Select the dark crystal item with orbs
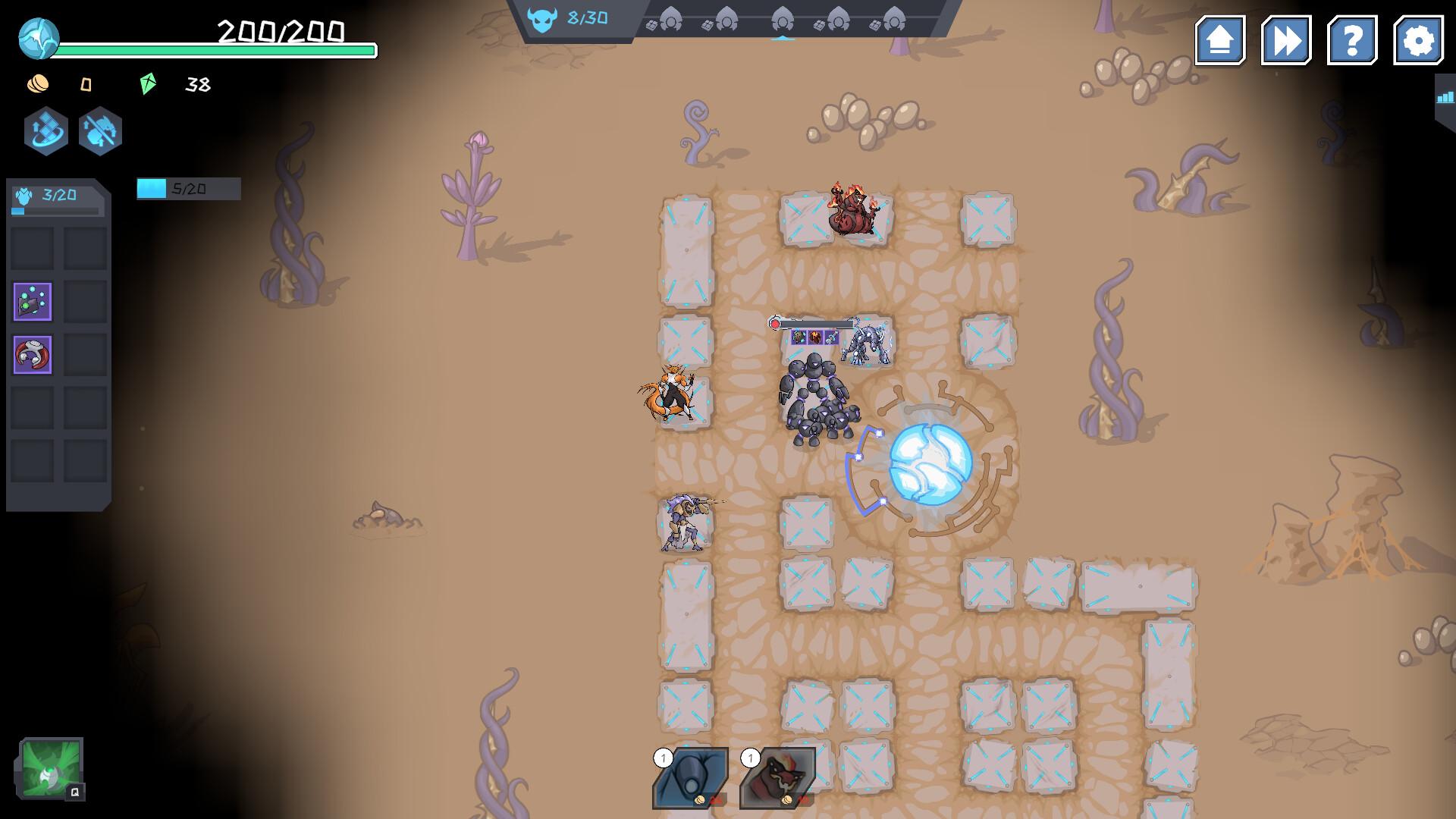Viewport: 1456px width, 819px height. pyautogui.click(x=33, y=302)
